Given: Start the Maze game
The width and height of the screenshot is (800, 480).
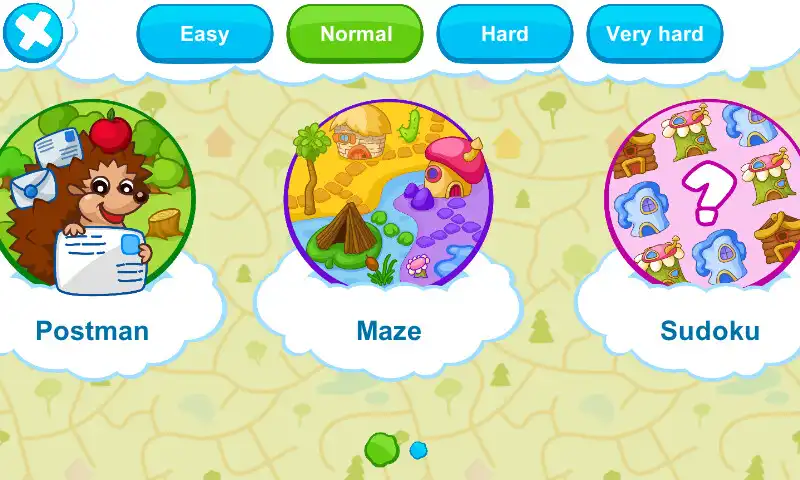Looking at the screenshot, I should click(389, 198).
